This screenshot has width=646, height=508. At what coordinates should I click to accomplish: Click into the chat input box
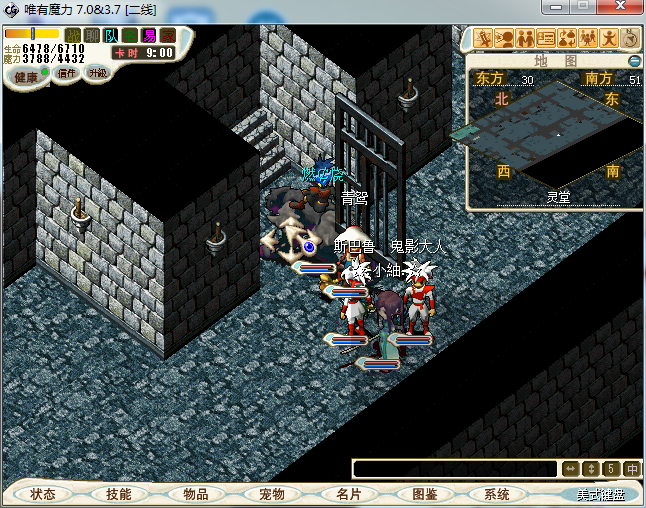455,468
